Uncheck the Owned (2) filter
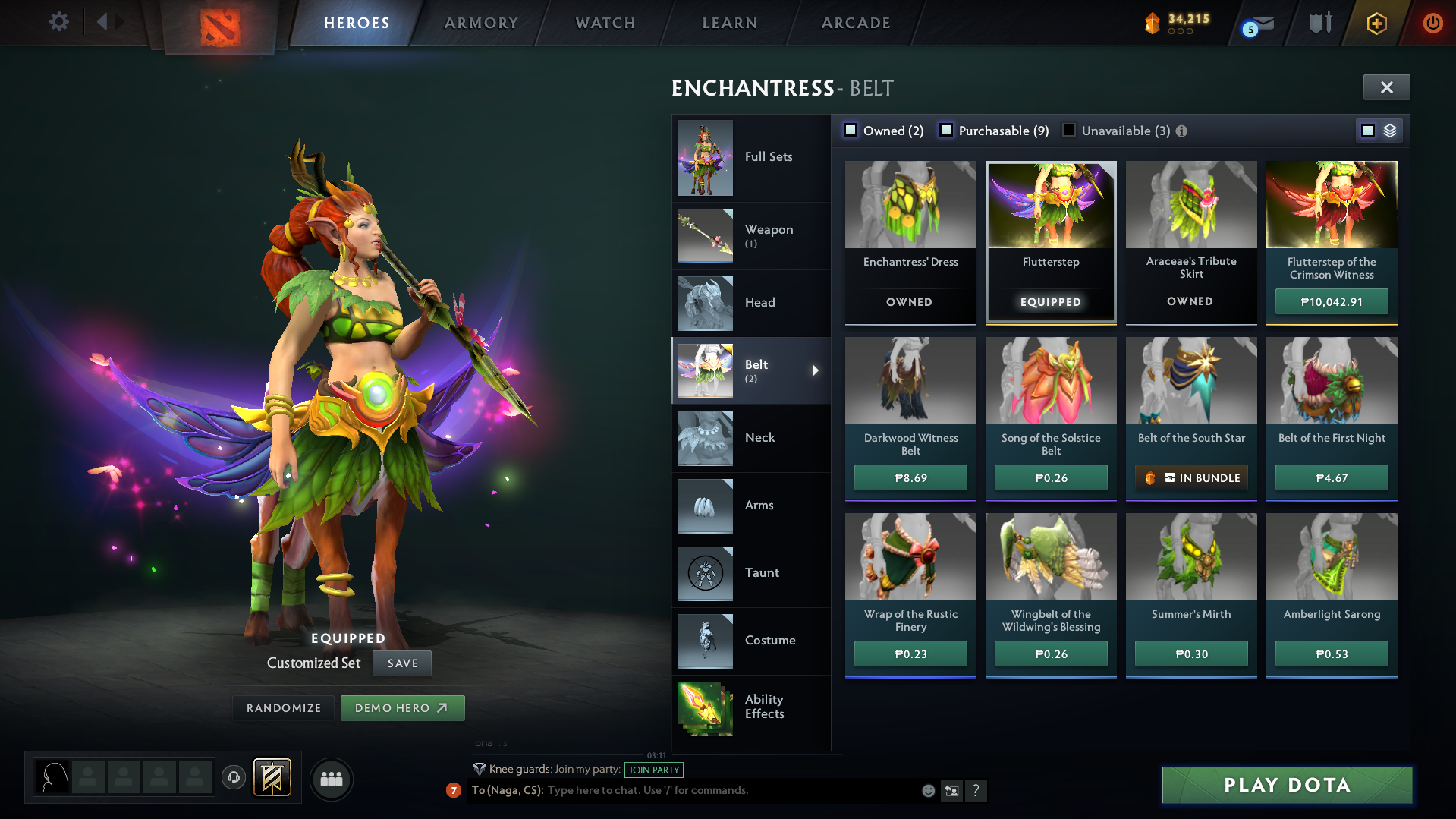This screenshot has width=1456, height=819. coord(851,130)
